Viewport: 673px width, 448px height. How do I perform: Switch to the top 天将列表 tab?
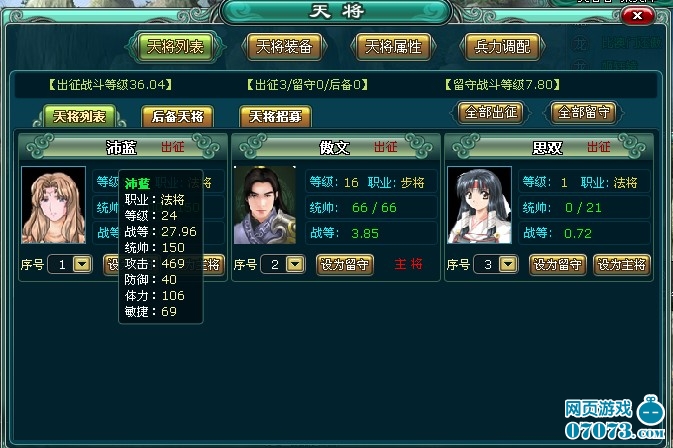174,46
